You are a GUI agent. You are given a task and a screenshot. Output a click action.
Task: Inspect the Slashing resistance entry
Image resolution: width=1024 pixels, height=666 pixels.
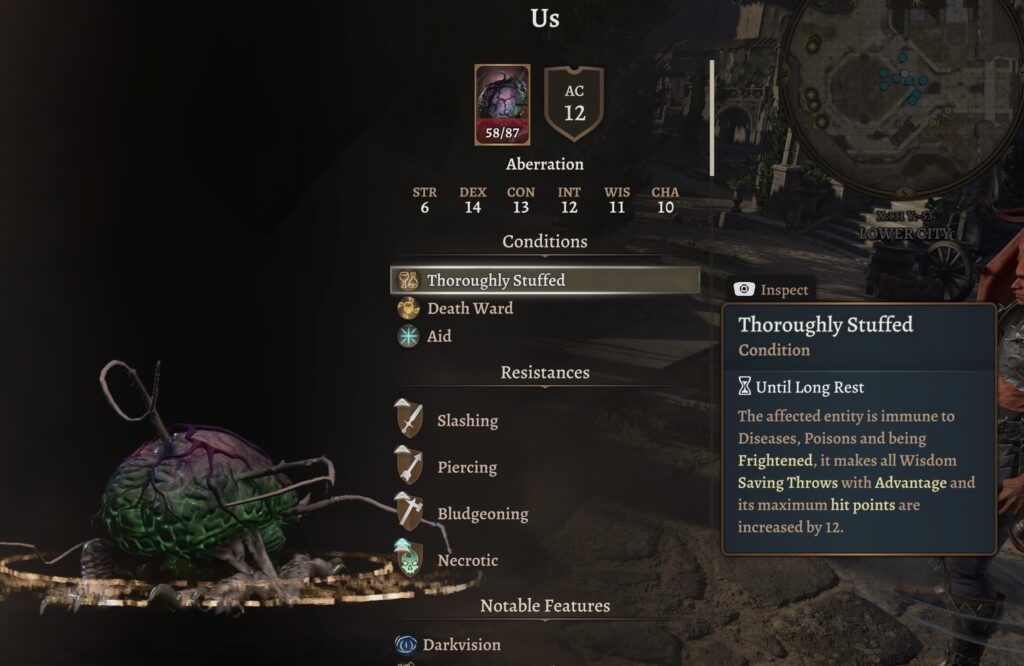466,420
